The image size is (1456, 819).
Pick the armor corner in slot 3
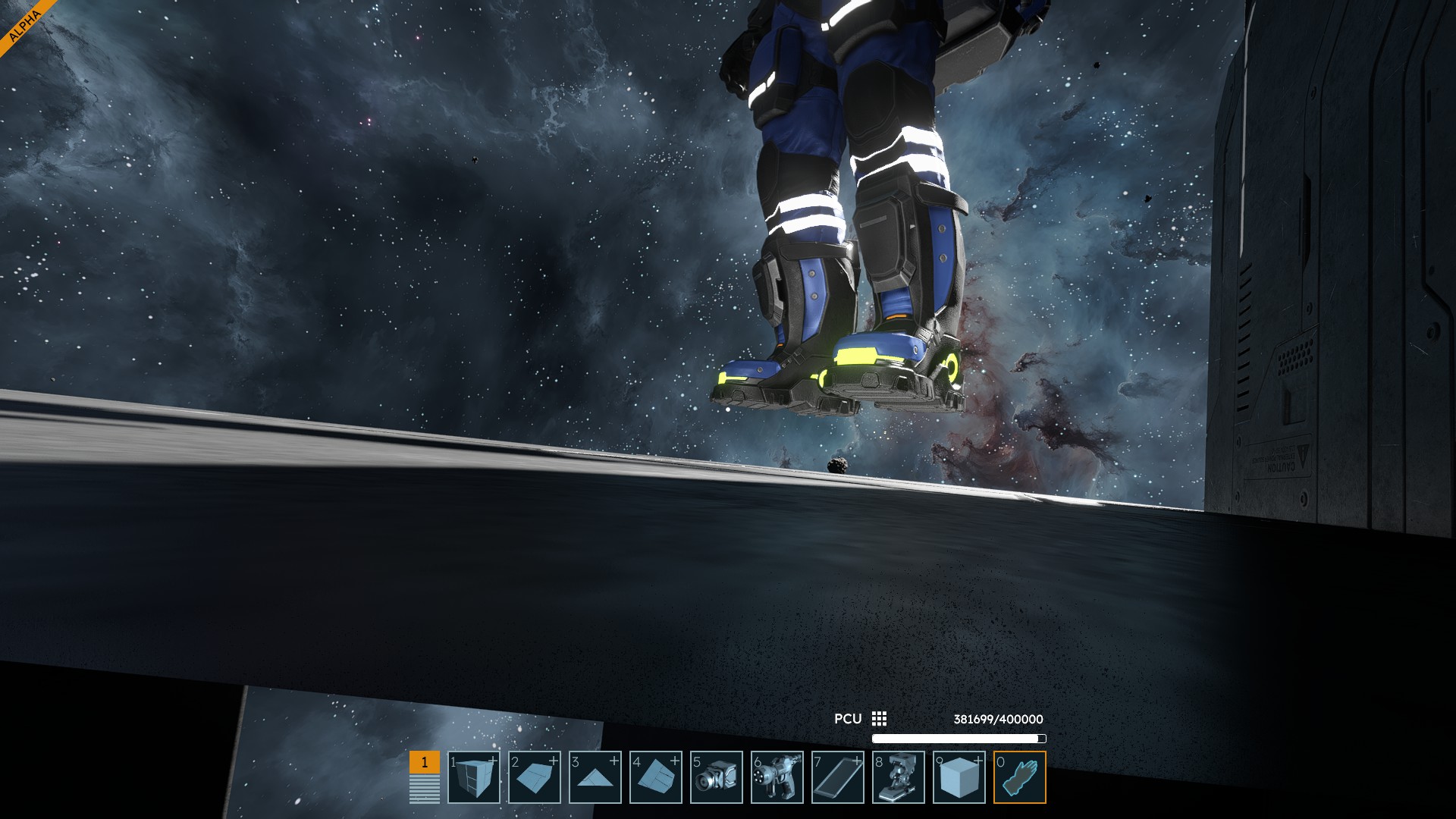pos(595,777)
